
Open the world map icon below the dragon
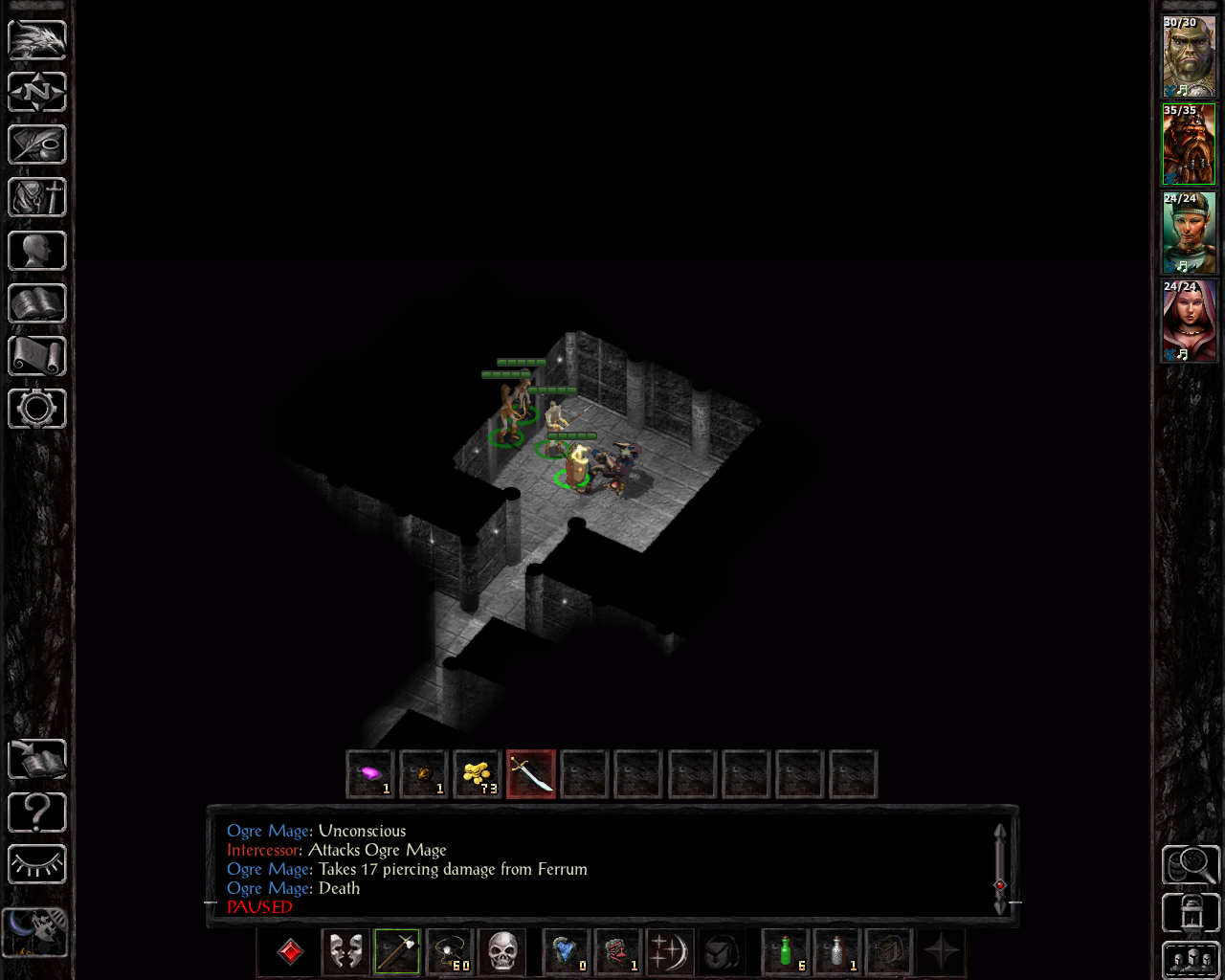click(38, 91)
